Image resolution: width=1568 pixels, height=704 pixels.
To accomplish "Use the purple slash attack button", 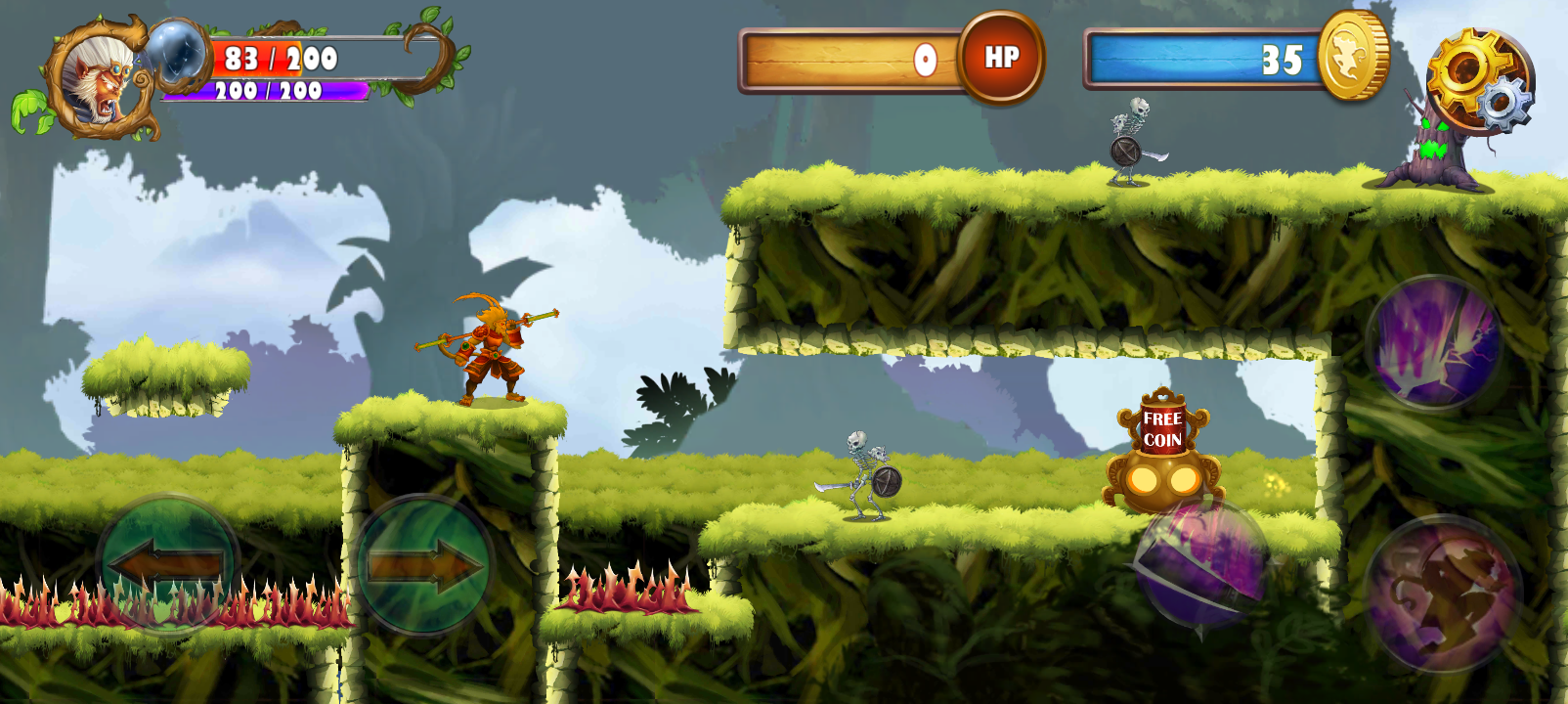I will [1202, 564].
